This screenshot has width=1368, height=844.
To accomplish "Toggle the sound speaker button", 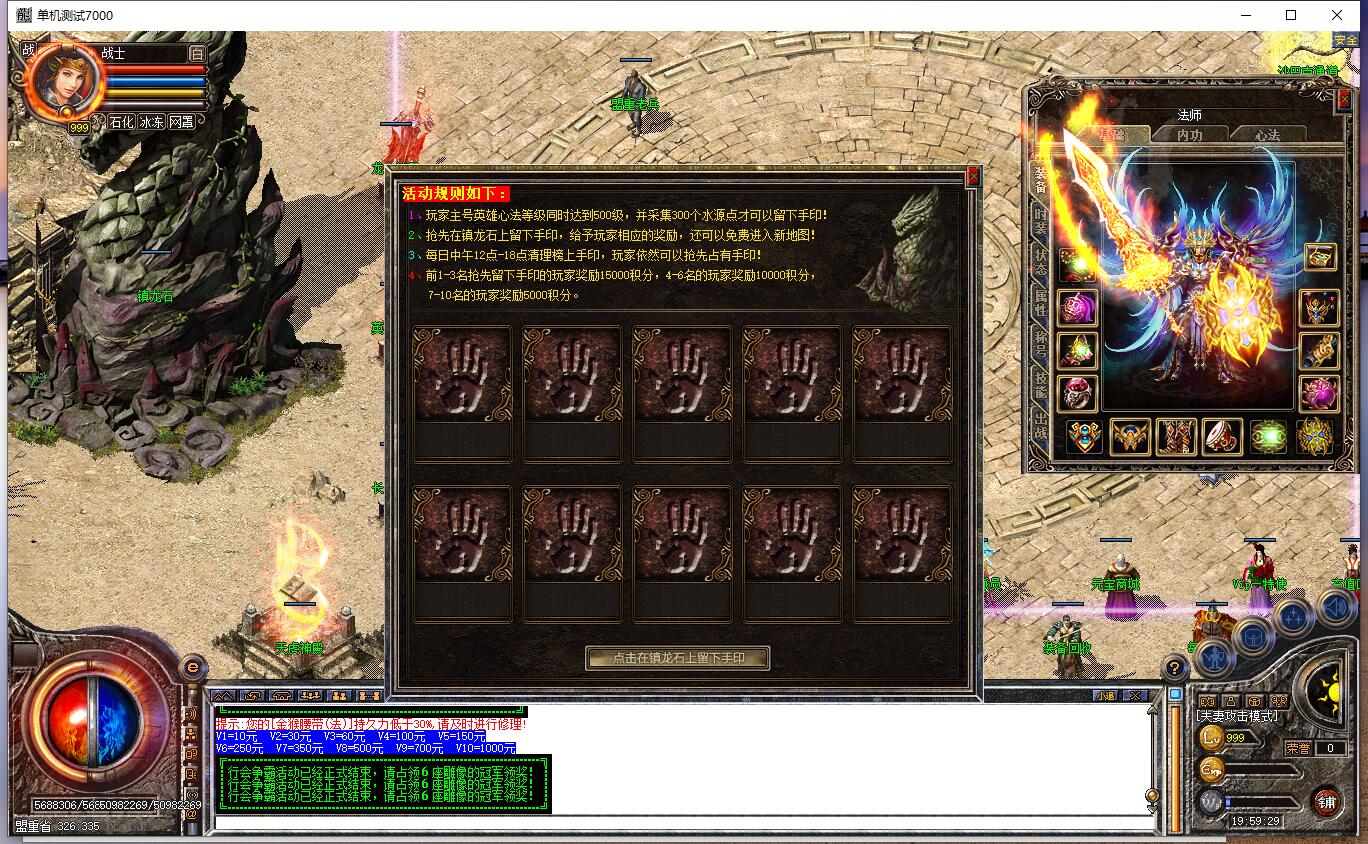I will [1335, 608].
